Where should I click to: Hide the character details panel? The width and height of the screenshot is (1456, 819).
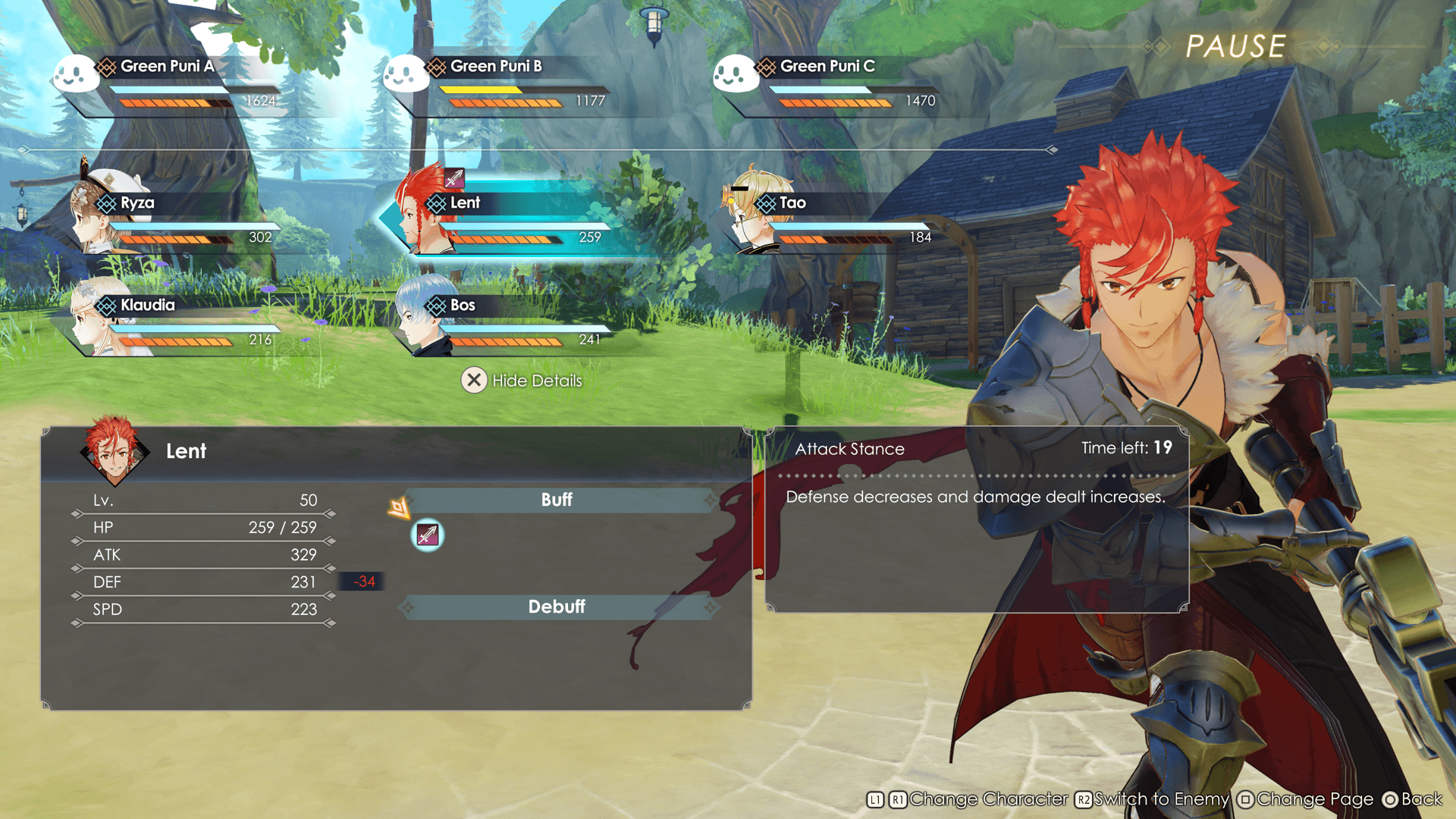(522, 381)
